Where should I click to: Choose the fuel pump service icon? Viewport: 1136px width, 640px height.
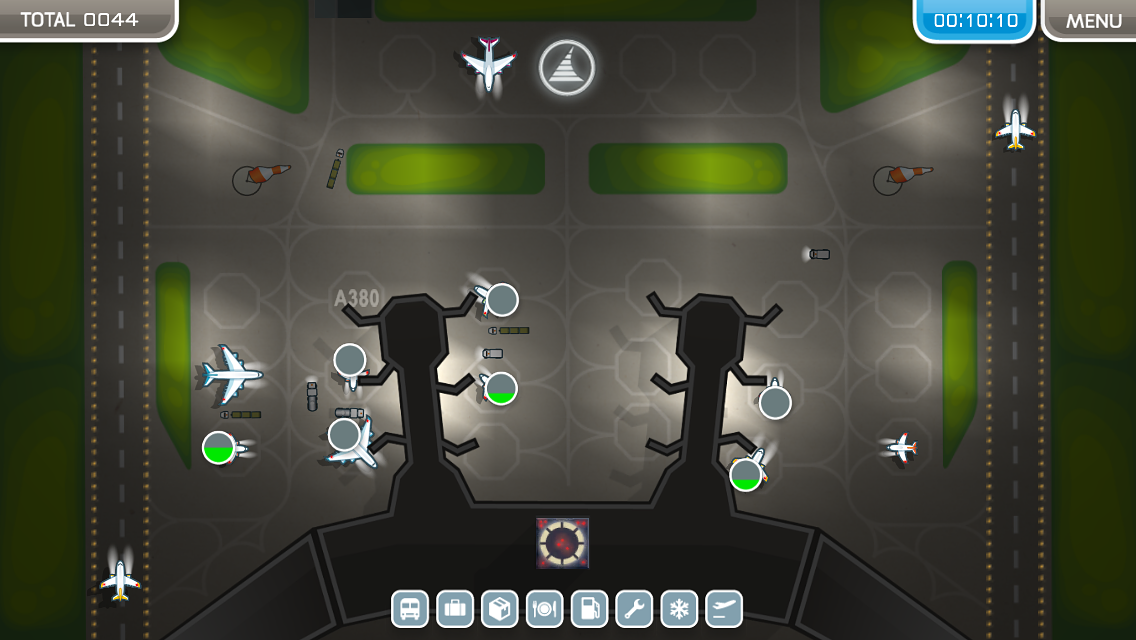(x=589, y=608)
